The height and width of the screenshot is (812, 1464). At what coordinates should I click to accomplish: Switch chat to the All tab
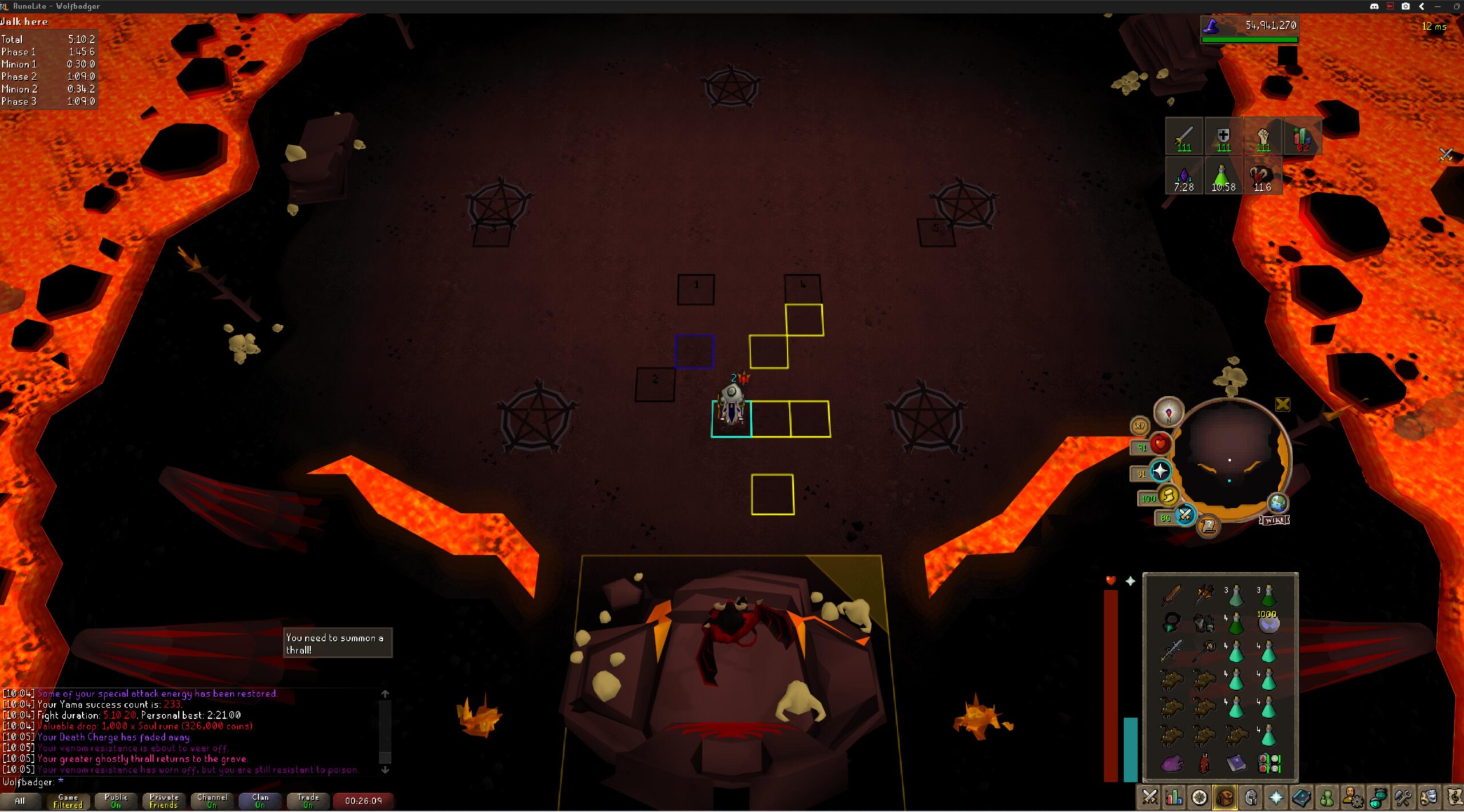[20, 801]
